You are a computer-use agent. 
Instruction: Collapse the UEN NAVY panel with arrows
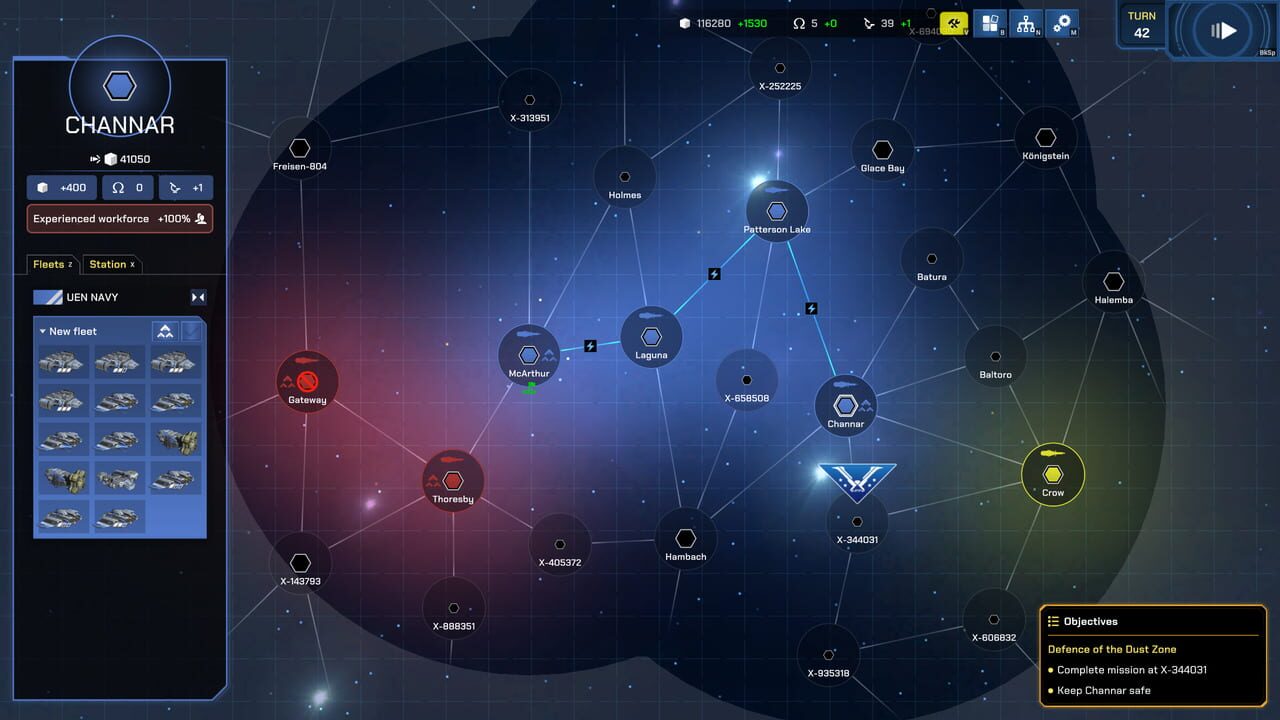[x=198, y=297]
